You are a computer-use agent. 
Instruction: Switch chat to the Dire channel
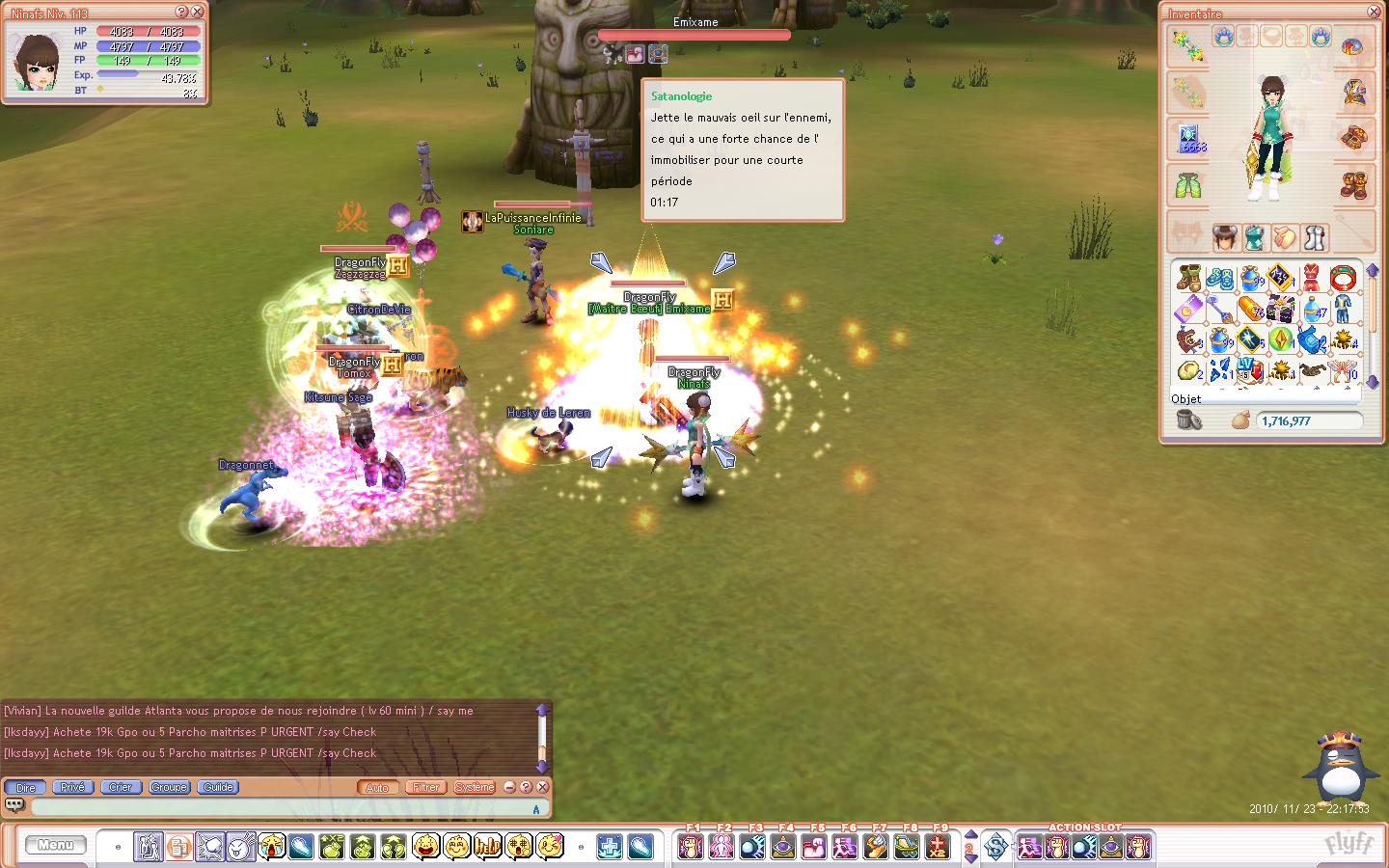26,787
